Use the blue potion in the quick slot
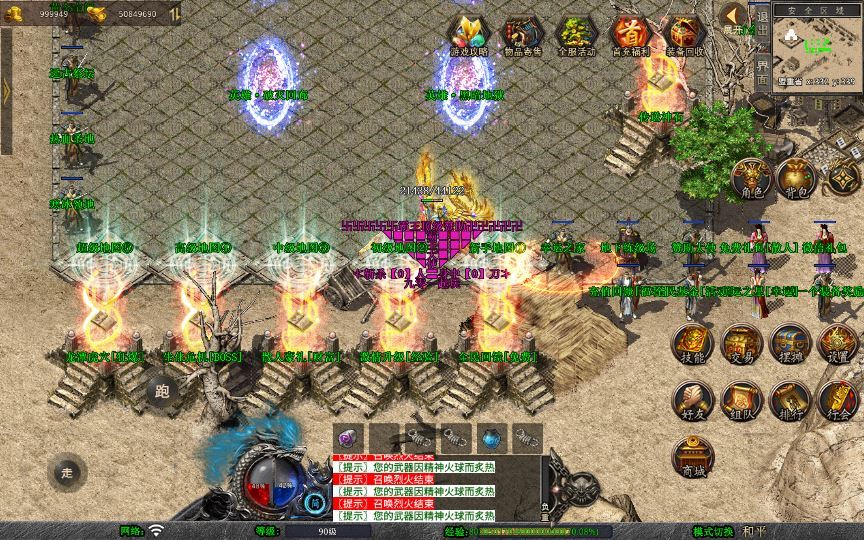Image resolution: width=864 pixels, height=540 pixels. click(x=490, y=438)
